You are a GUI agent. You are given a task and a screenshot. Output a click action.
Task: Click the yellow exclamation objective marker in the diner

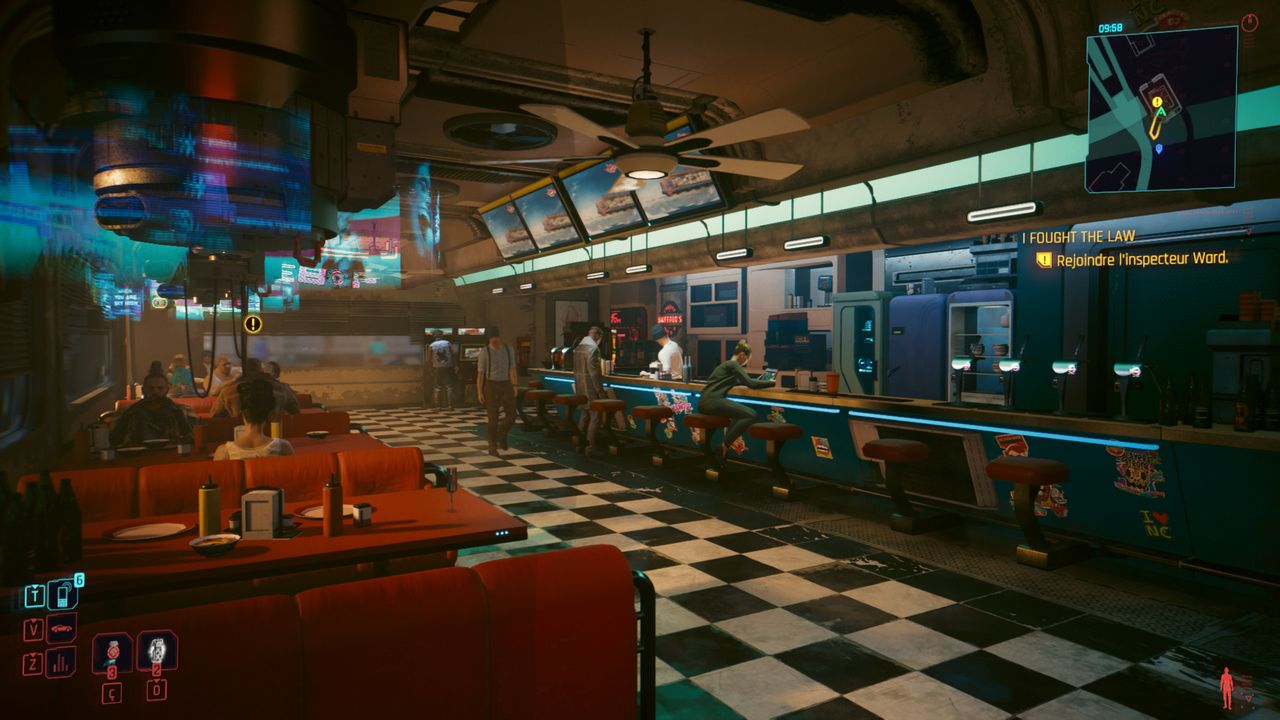coord(253,324)
